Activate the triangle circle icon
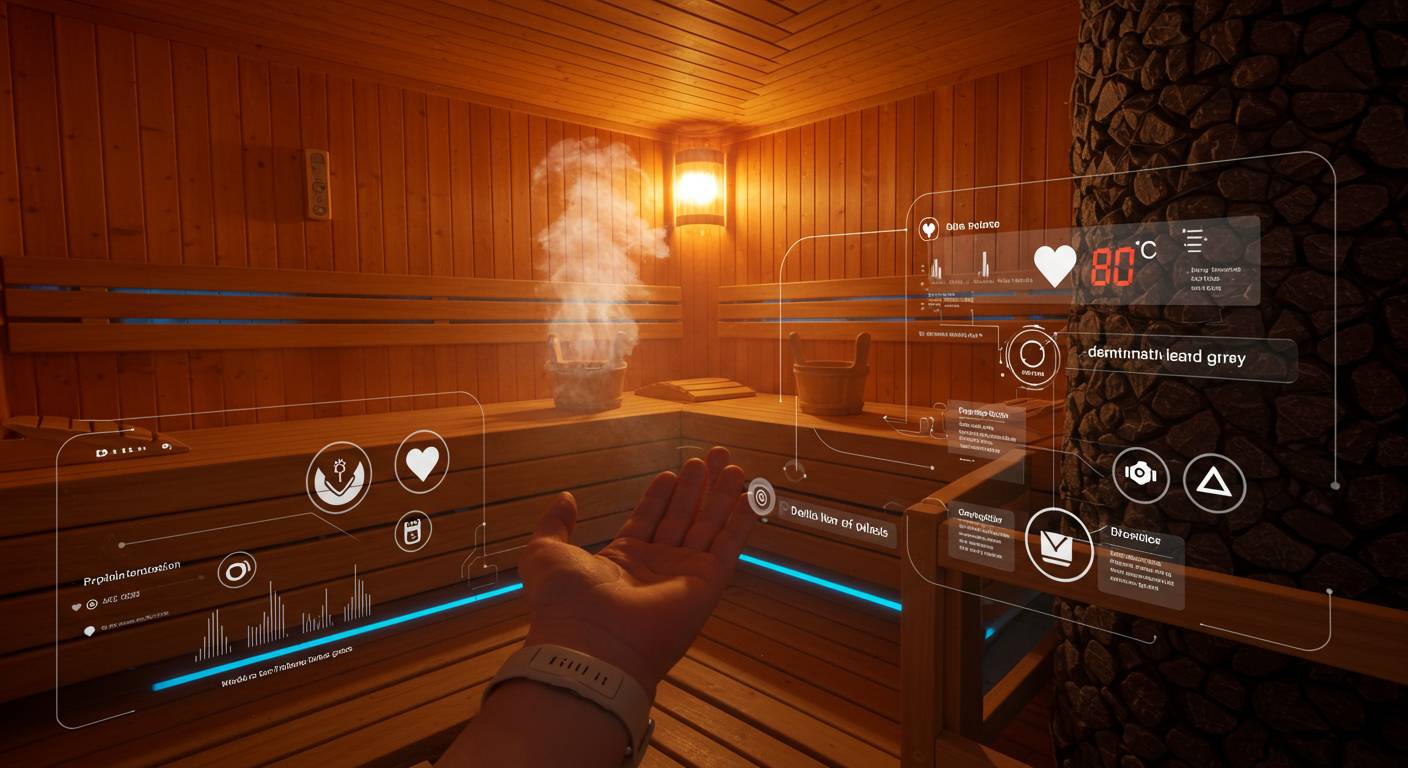Image resolution: width=1408 pixels, height=768 pixels. (1214, 483)
